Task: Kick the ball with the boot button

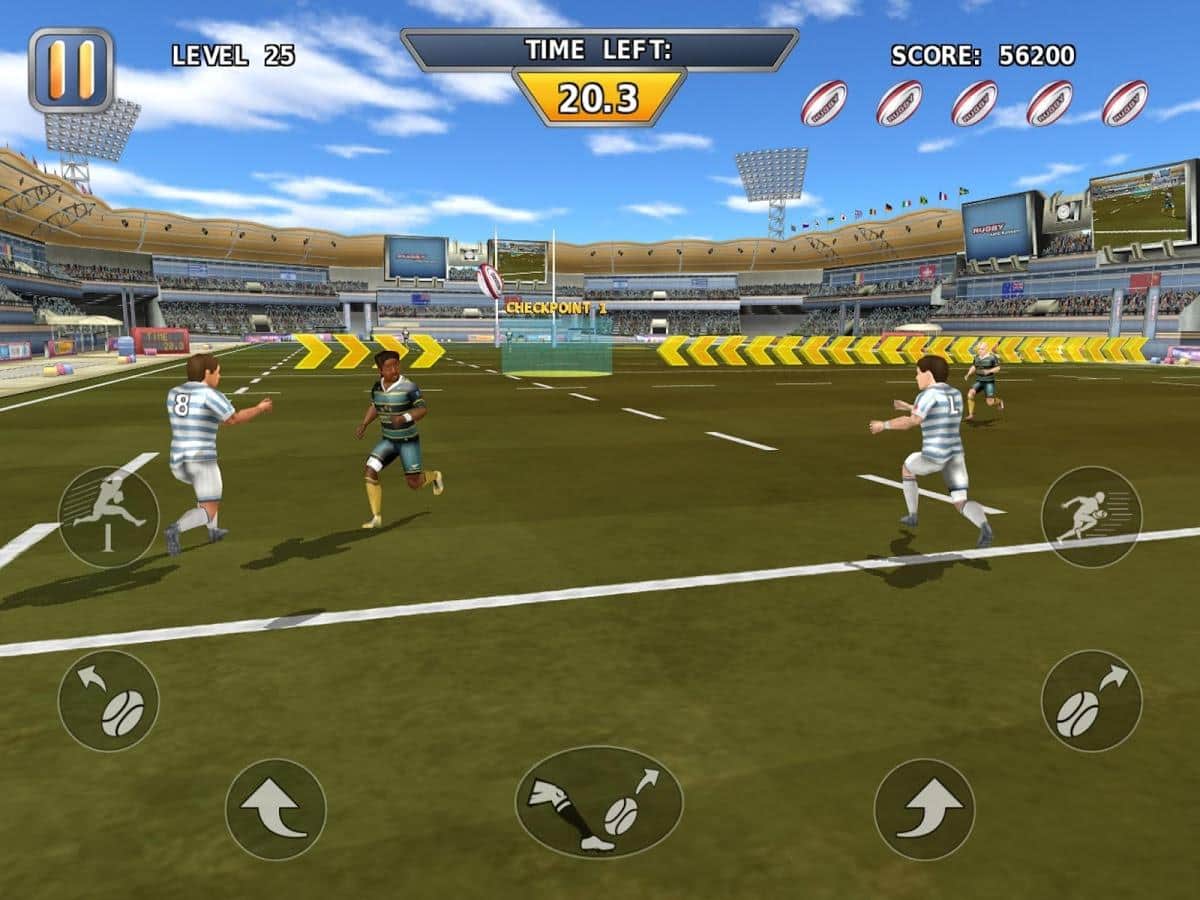Action: pos(599,802)
